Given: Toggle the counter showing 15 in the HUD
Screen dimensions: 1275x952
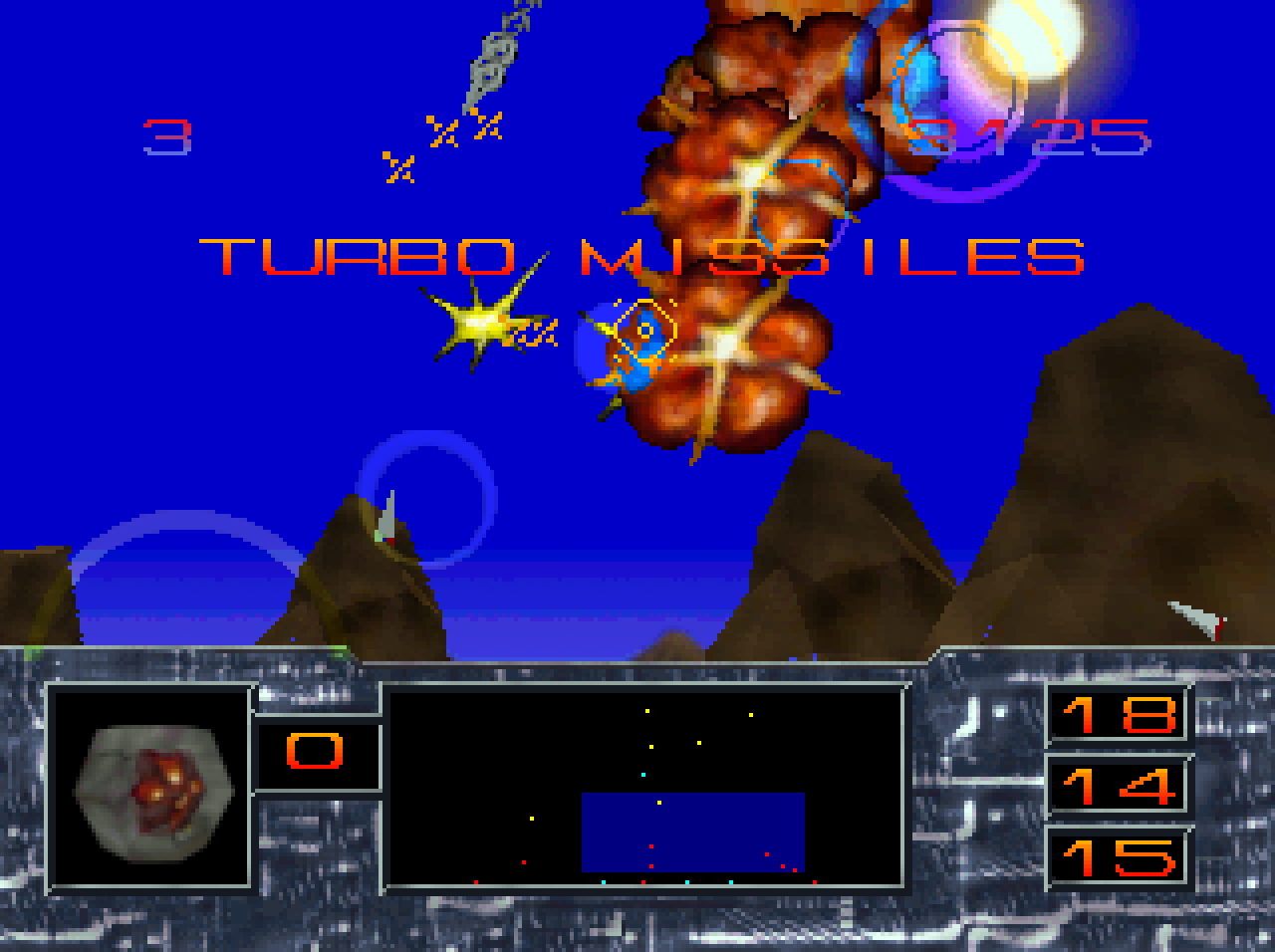Looking at the screenshot, I should (x=1118, y=858).
